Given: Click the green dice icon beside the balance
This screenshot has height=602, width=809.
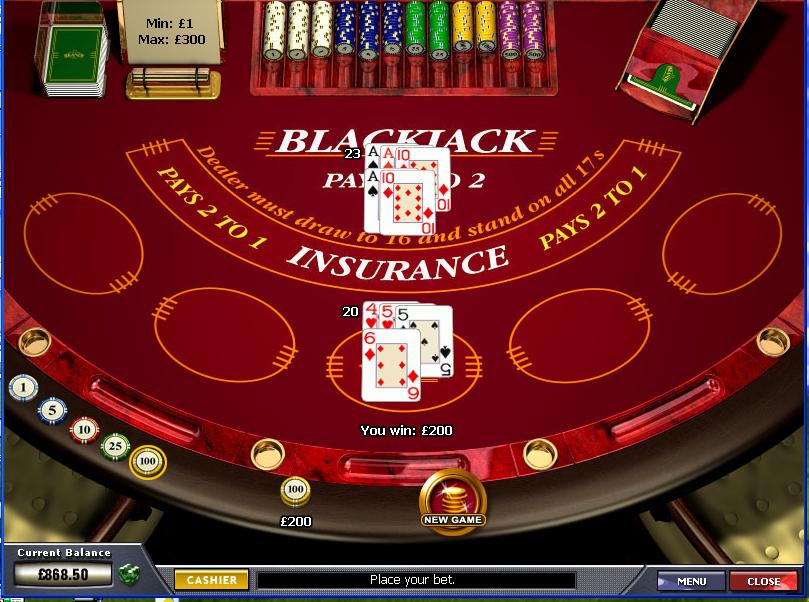Looking at the screenshot, I should click(x=128, y=574).
